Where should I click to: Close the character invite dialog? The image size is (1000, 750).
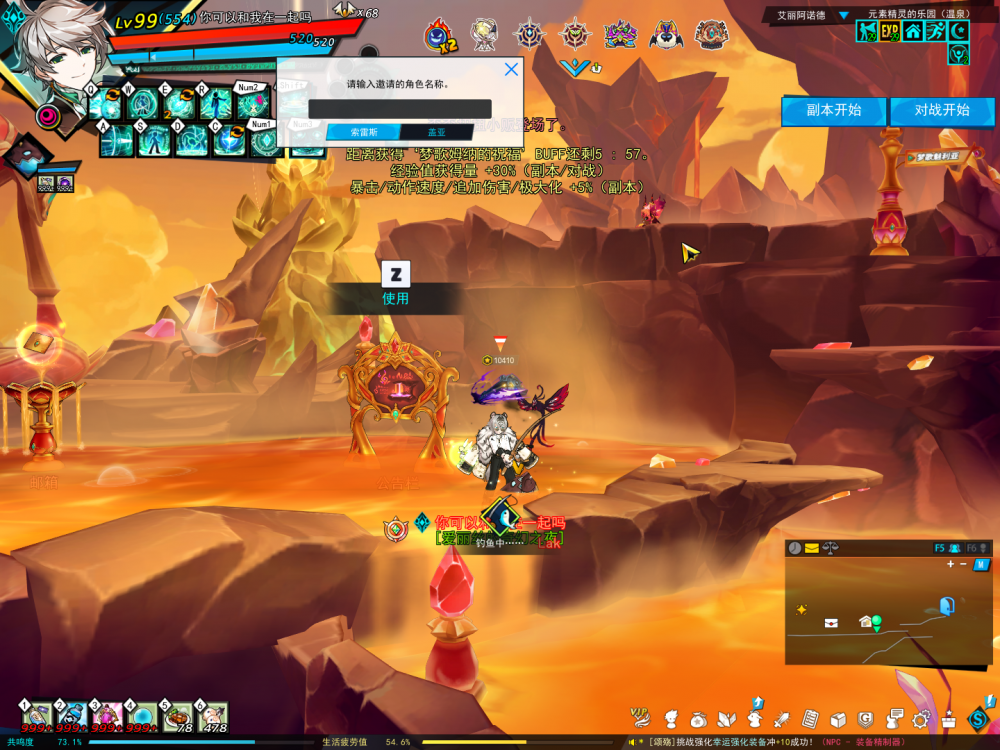point(511,69)
